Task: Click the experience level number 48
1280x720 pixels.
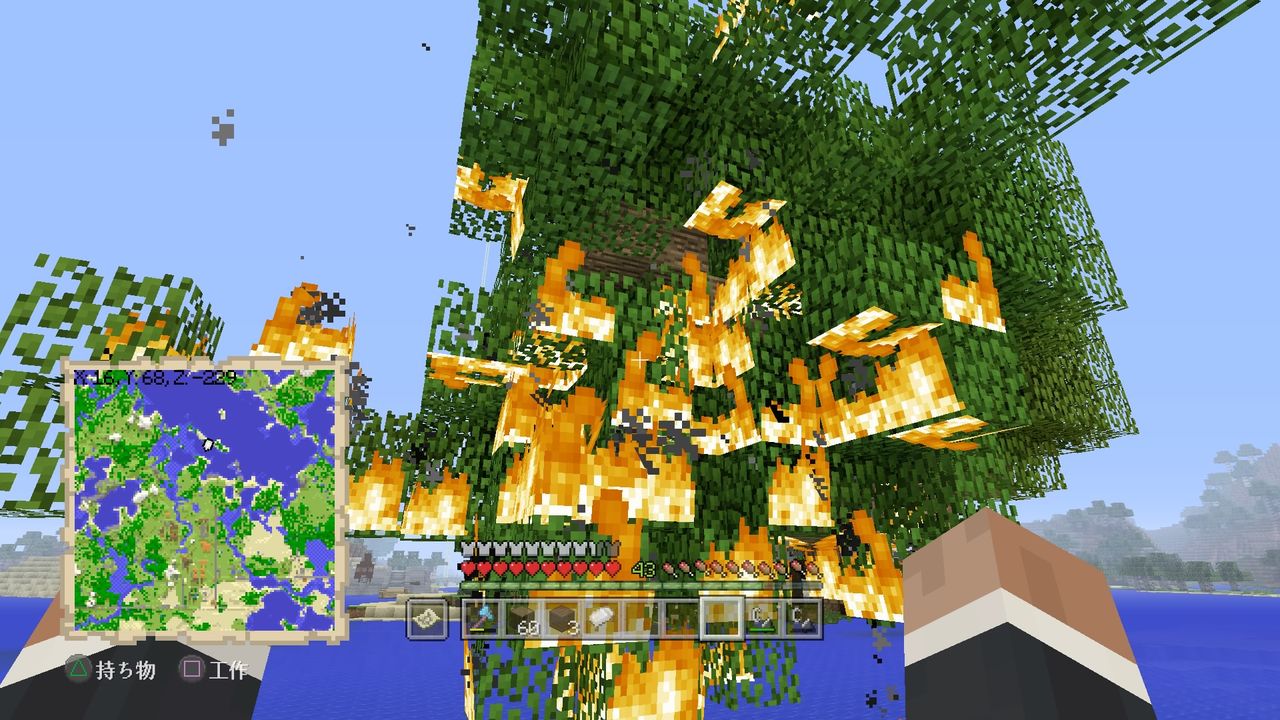Action: pyautogui.click(x=645, y=569)
